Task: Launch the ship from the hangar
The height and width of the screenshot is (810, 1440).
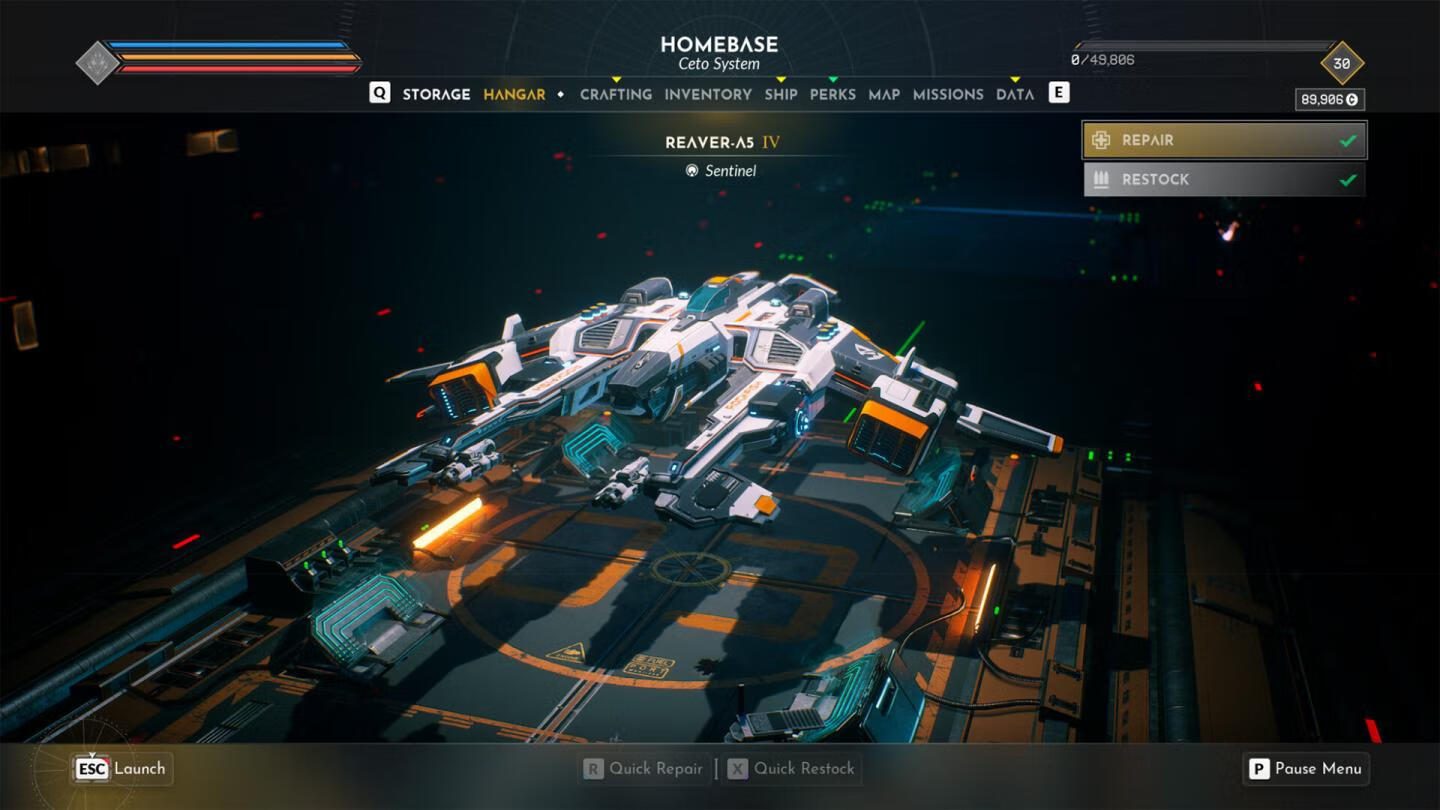Action: 122,769
